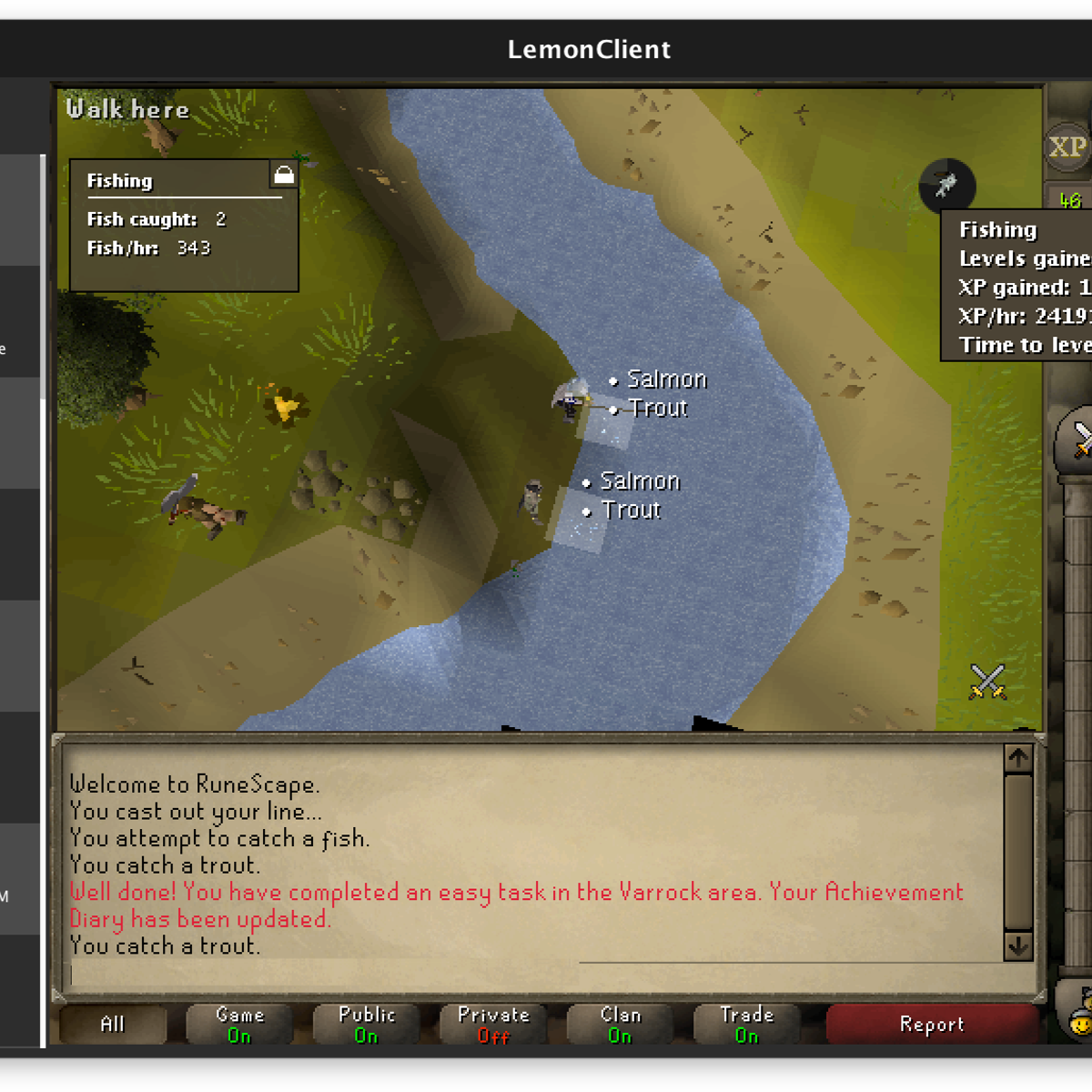Click the chatbox scroll down arrow
The height and width of the screenshot is (1092, 1092).
point(1017,946)
